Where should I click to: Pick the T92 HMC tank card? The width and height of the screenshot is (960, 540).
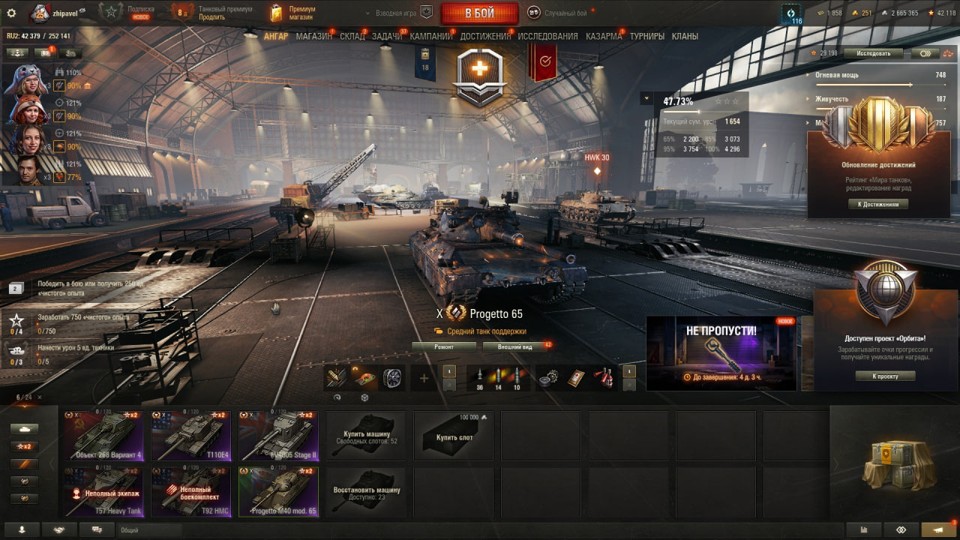[x=191, y=491]
